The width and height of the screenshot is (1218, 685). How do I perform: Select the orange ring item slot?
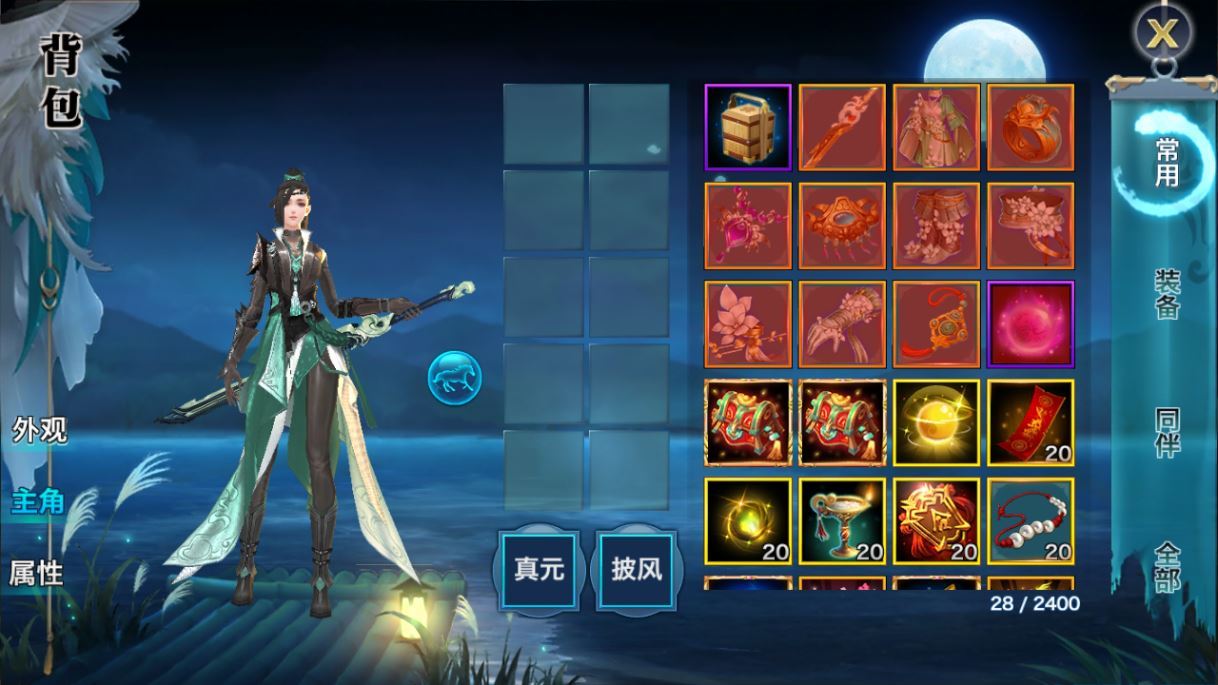1030,127
